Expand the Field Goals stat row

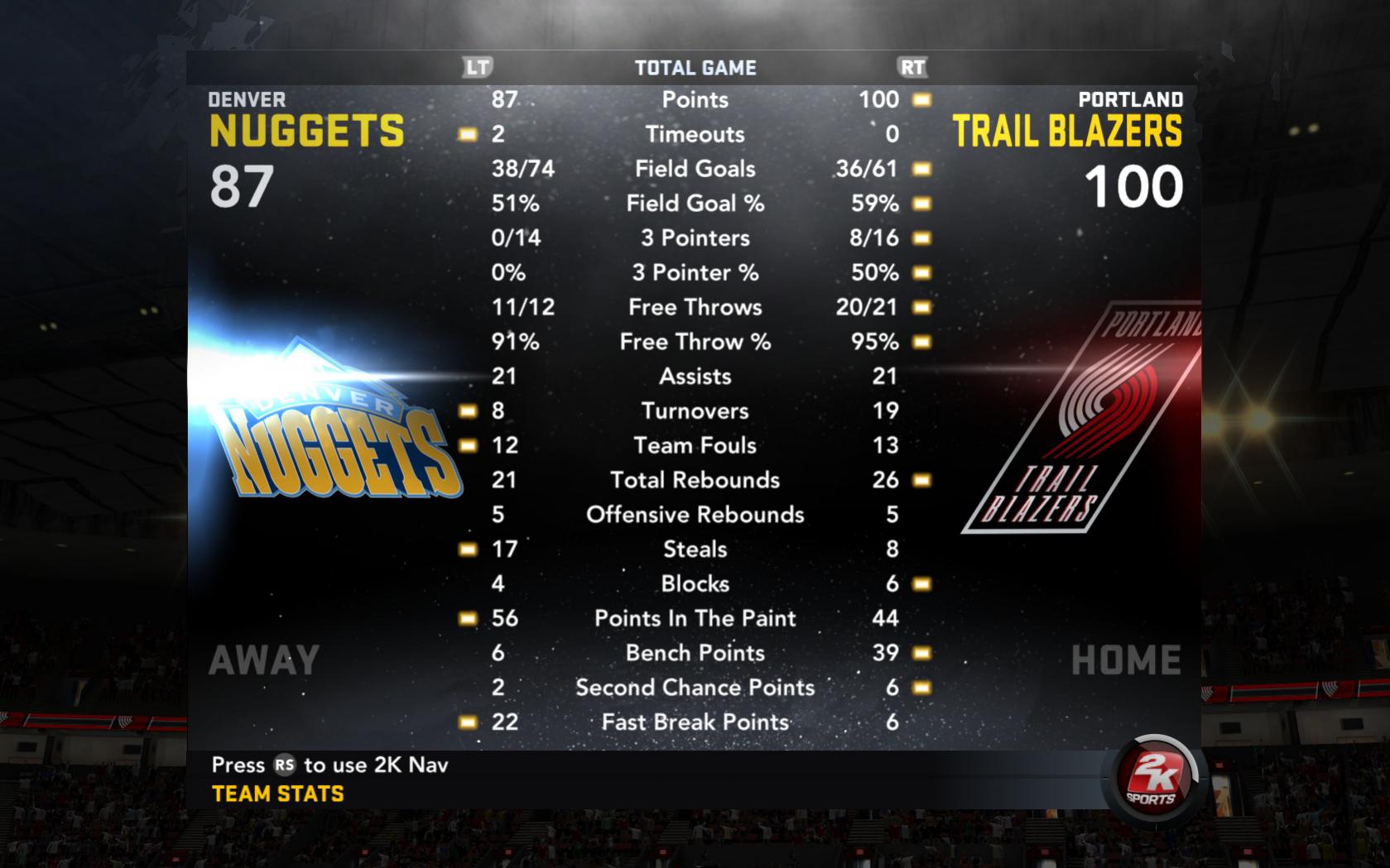click(x=695, y=168)
